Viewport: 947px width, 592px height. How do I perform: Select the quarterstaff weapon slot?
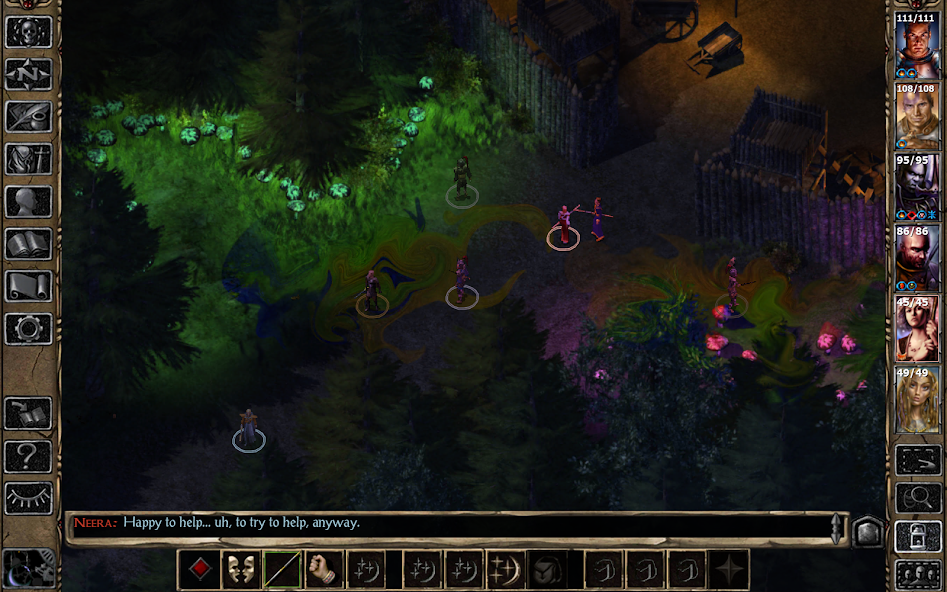(x=283, y=570)
